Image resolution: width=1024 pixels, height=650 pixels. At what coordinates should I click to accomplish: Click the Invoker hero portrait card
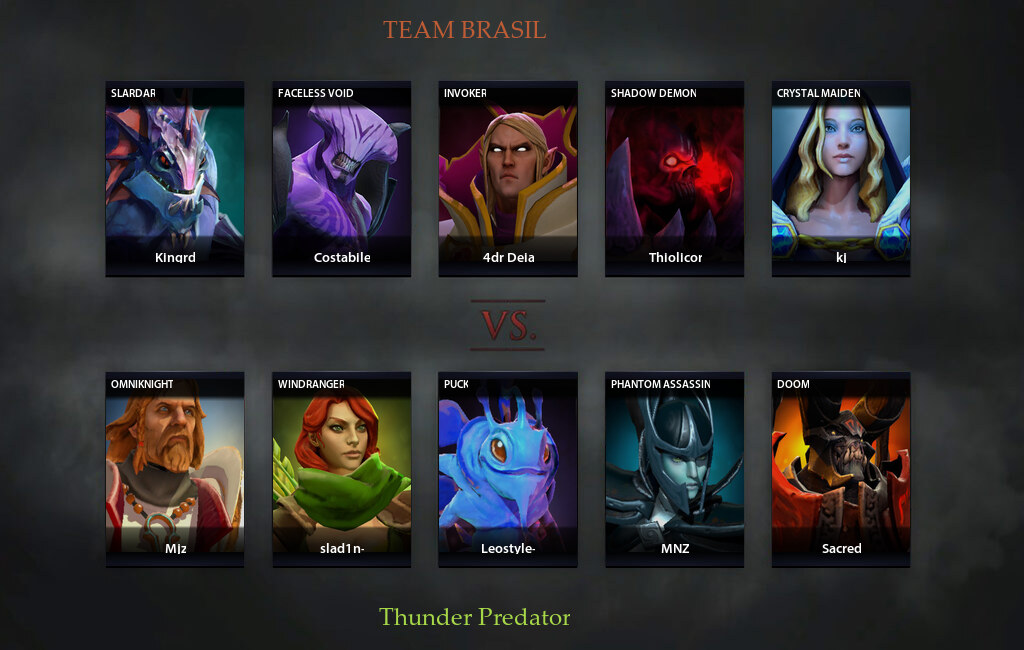508,179
